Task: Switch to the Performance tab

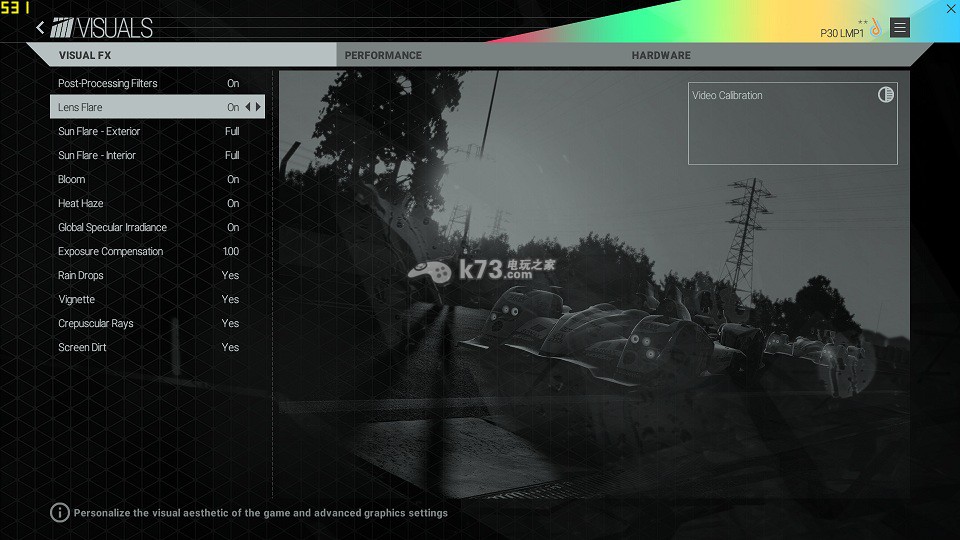Action: [x=383, y=55]
